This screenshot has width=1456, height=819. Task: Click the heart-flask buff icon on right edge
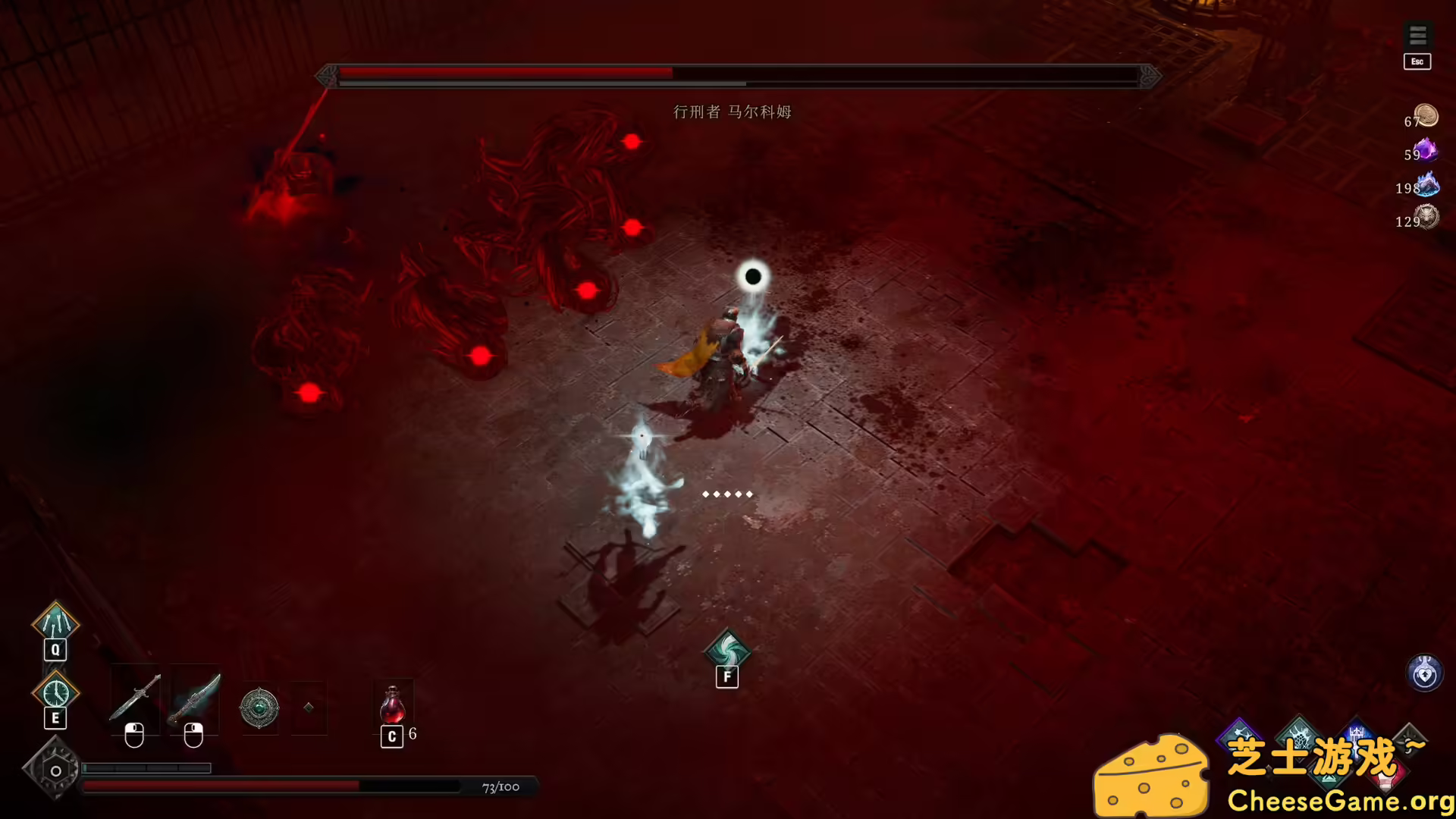point(1424,670)
